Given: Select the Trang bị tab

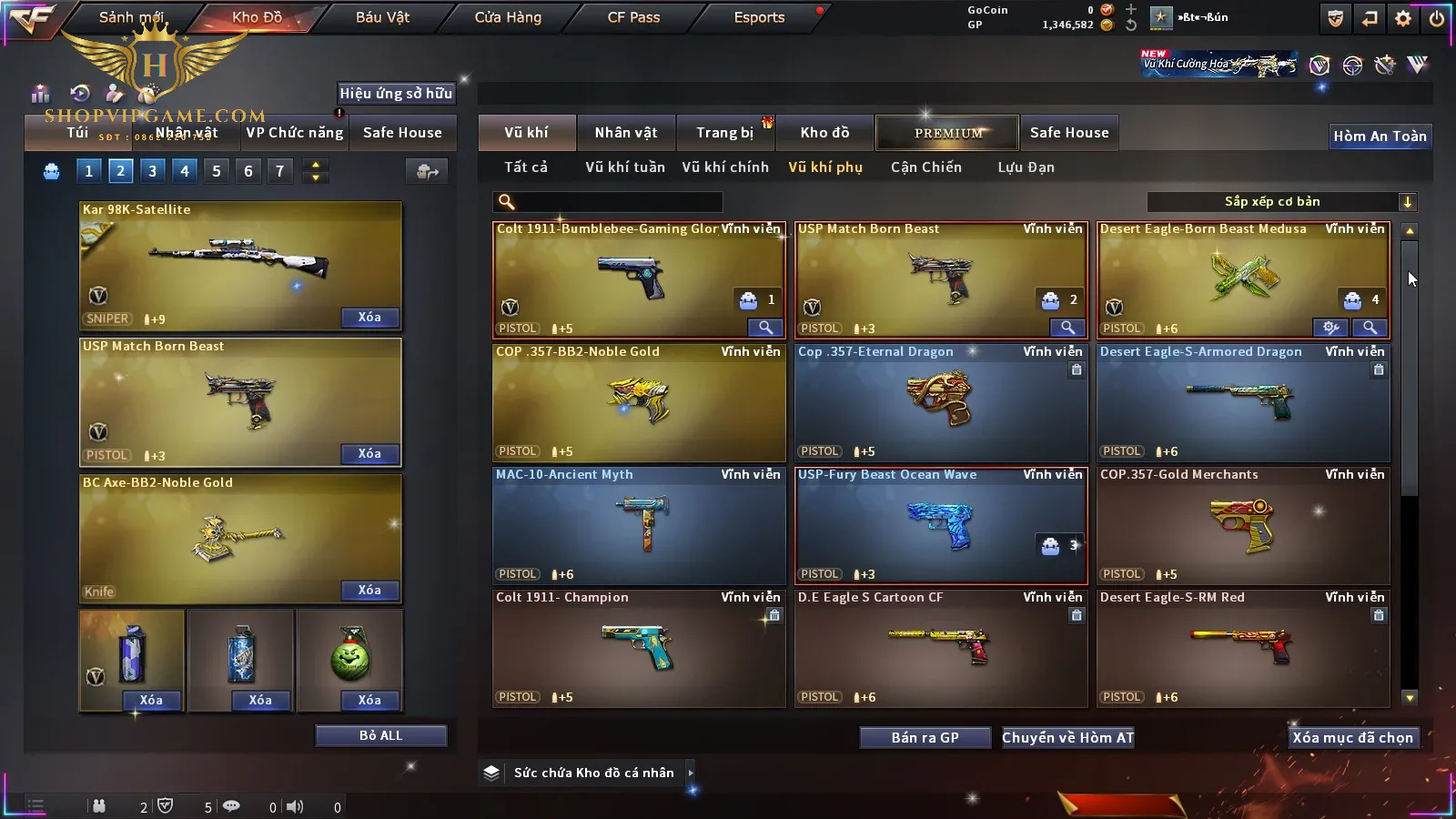Looking at the screenshot, I should click(x=724, y=133).
